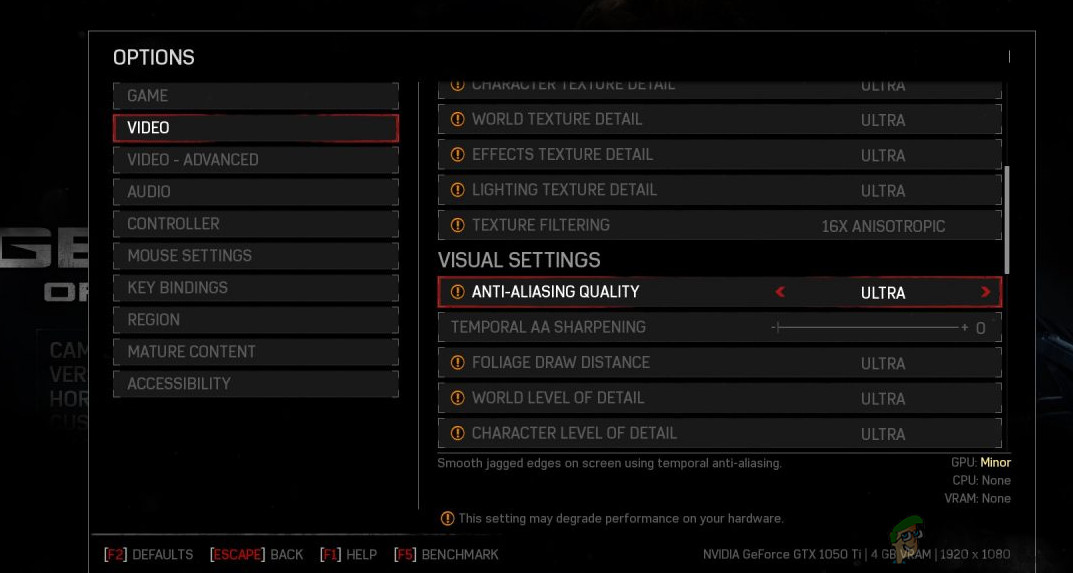Select the Texture Filtering setting
Screen dimensions: 1073x573
tap(719, 226)
